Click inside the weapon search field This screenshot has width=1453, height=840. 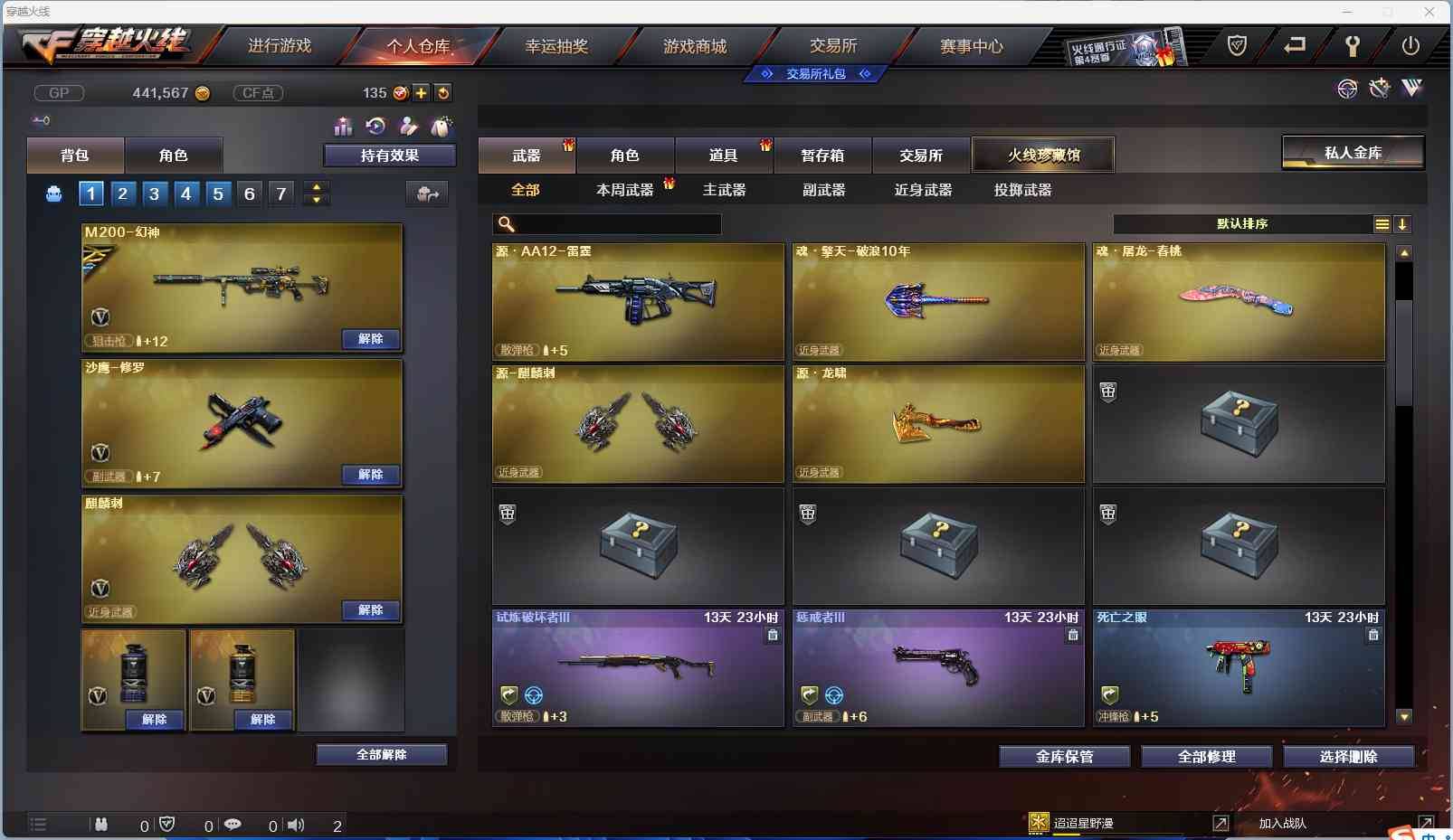coord(608,224)
